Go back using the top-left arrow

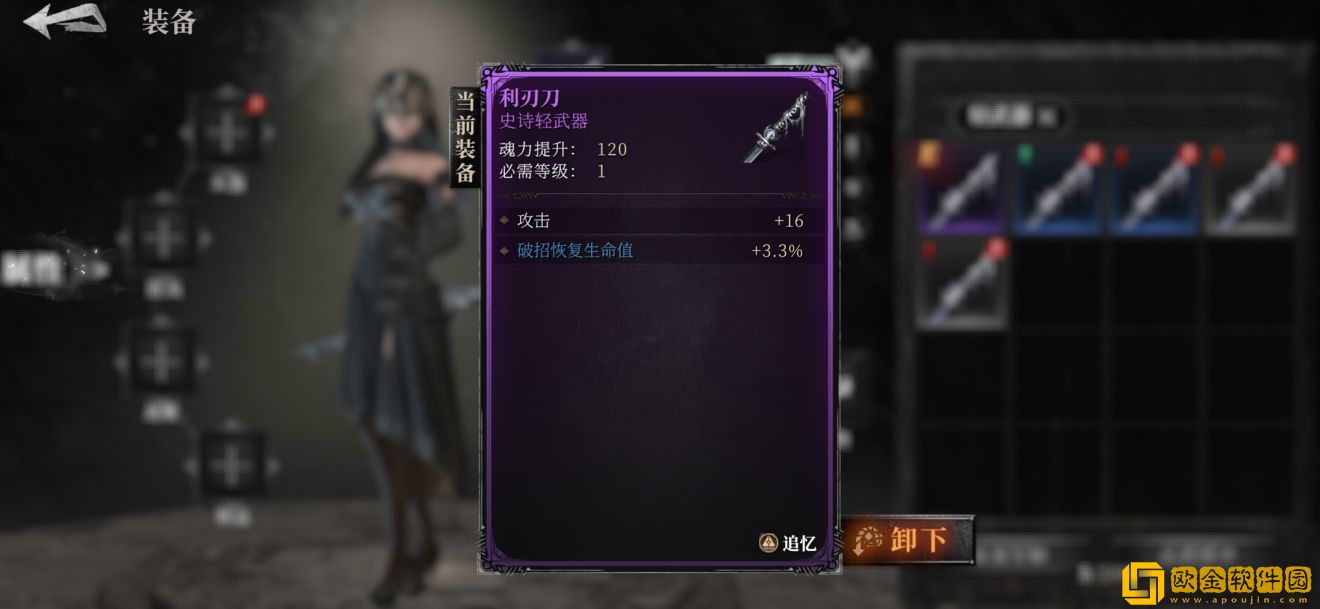(65, 21)
